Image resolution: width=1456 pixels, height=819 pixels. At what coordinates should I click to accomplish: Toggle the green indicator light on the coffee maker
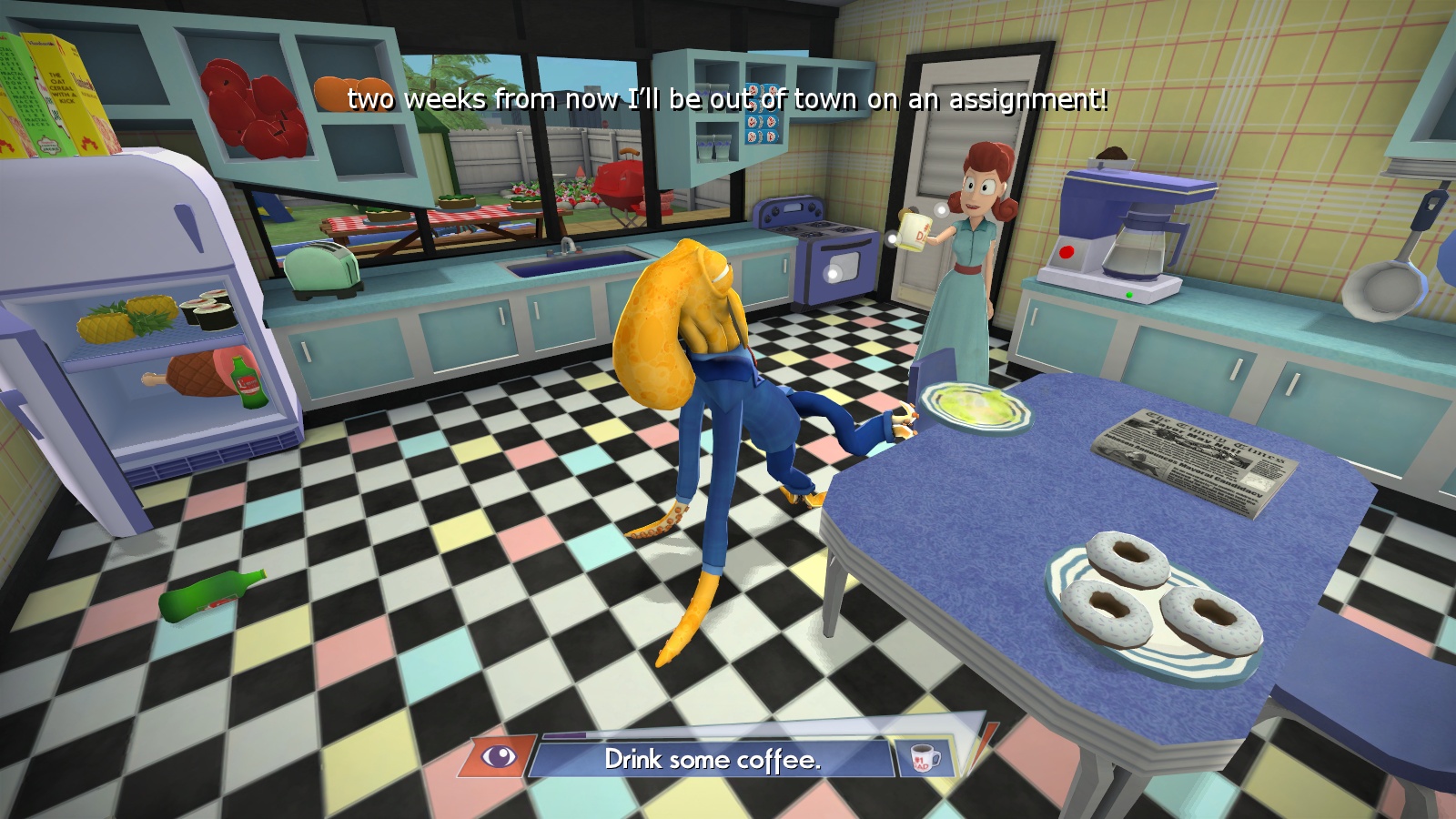[1129, 295]
